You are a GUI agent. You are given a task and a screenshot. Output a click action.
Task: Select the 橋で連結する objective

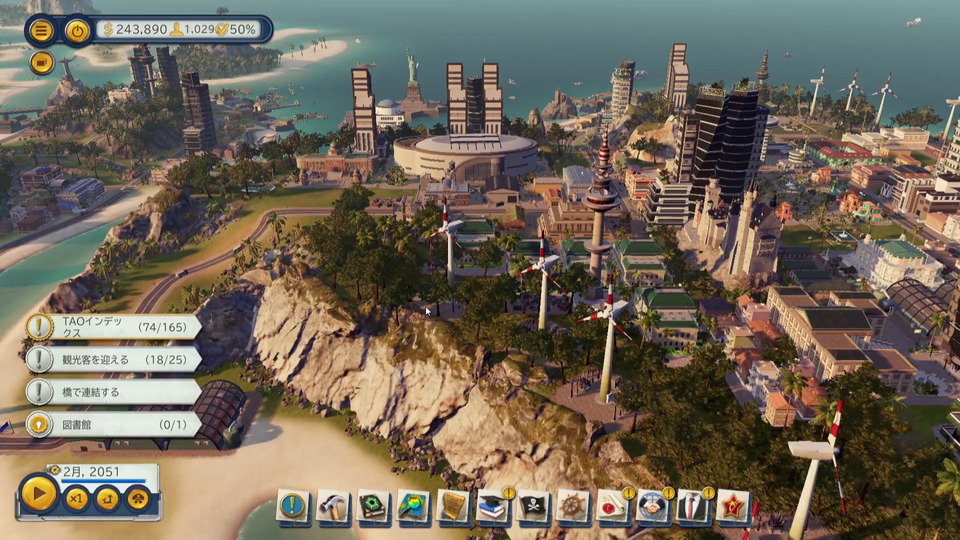click(110, 392)
